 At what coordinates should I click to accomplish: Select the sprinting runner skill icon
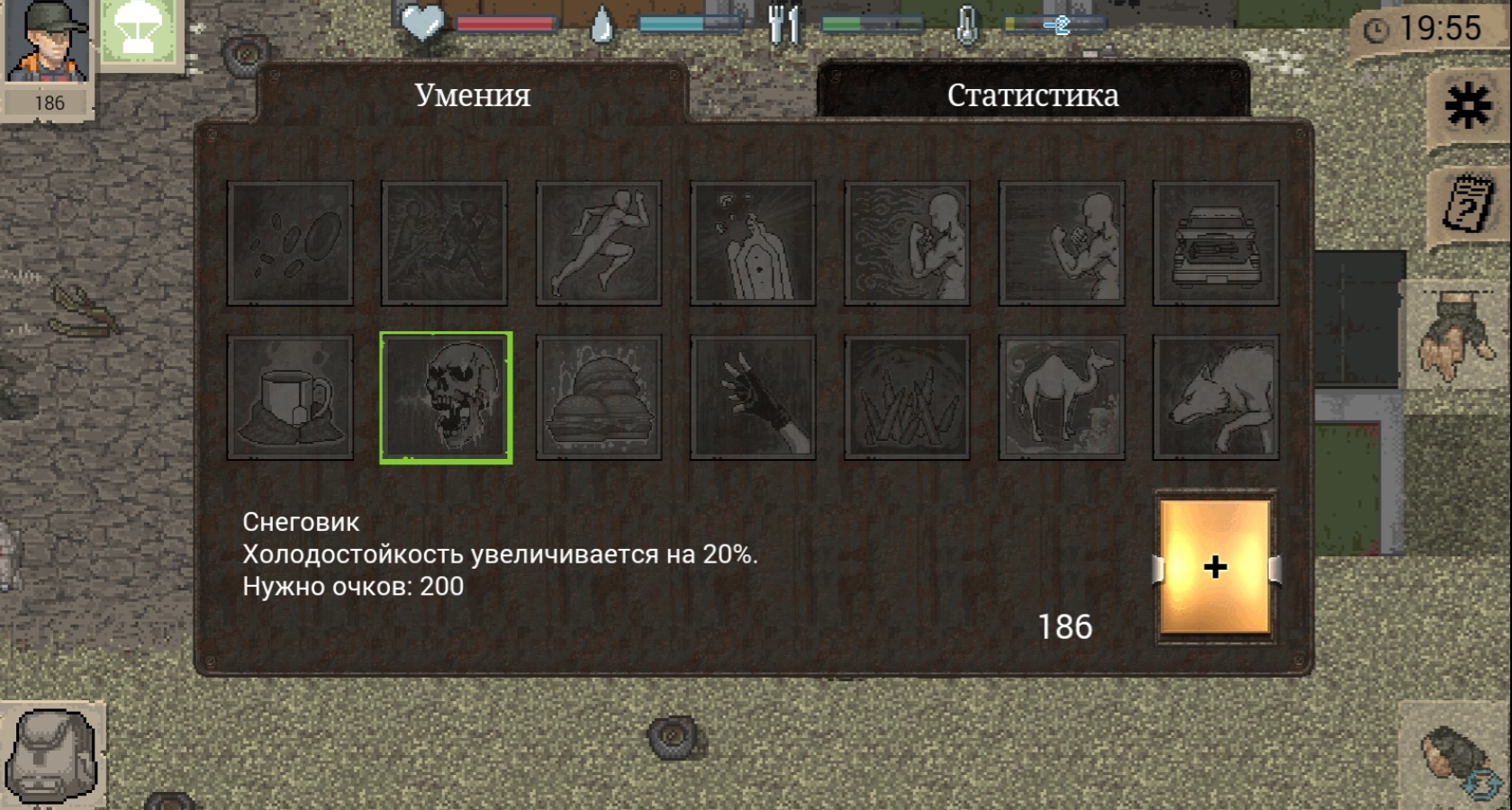click(599, 243)
